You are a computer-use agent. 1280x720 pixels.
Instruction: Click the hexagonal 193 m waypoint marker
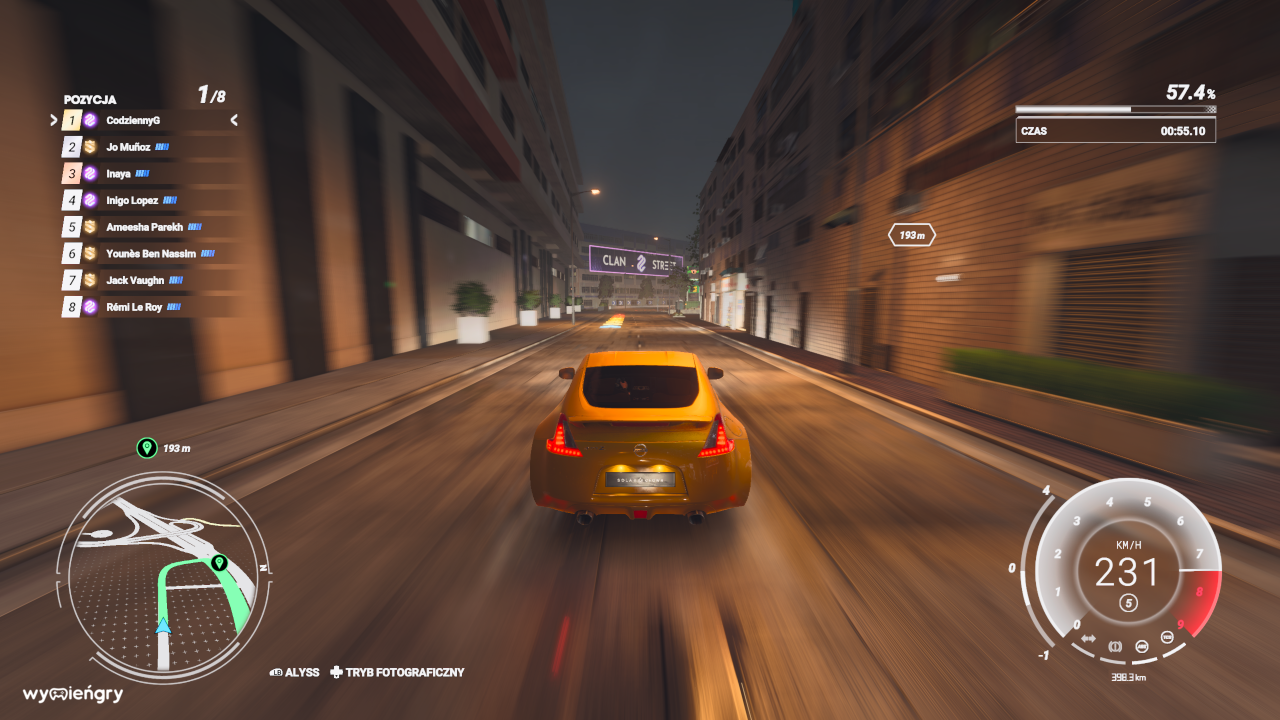(x=911, y=236)
